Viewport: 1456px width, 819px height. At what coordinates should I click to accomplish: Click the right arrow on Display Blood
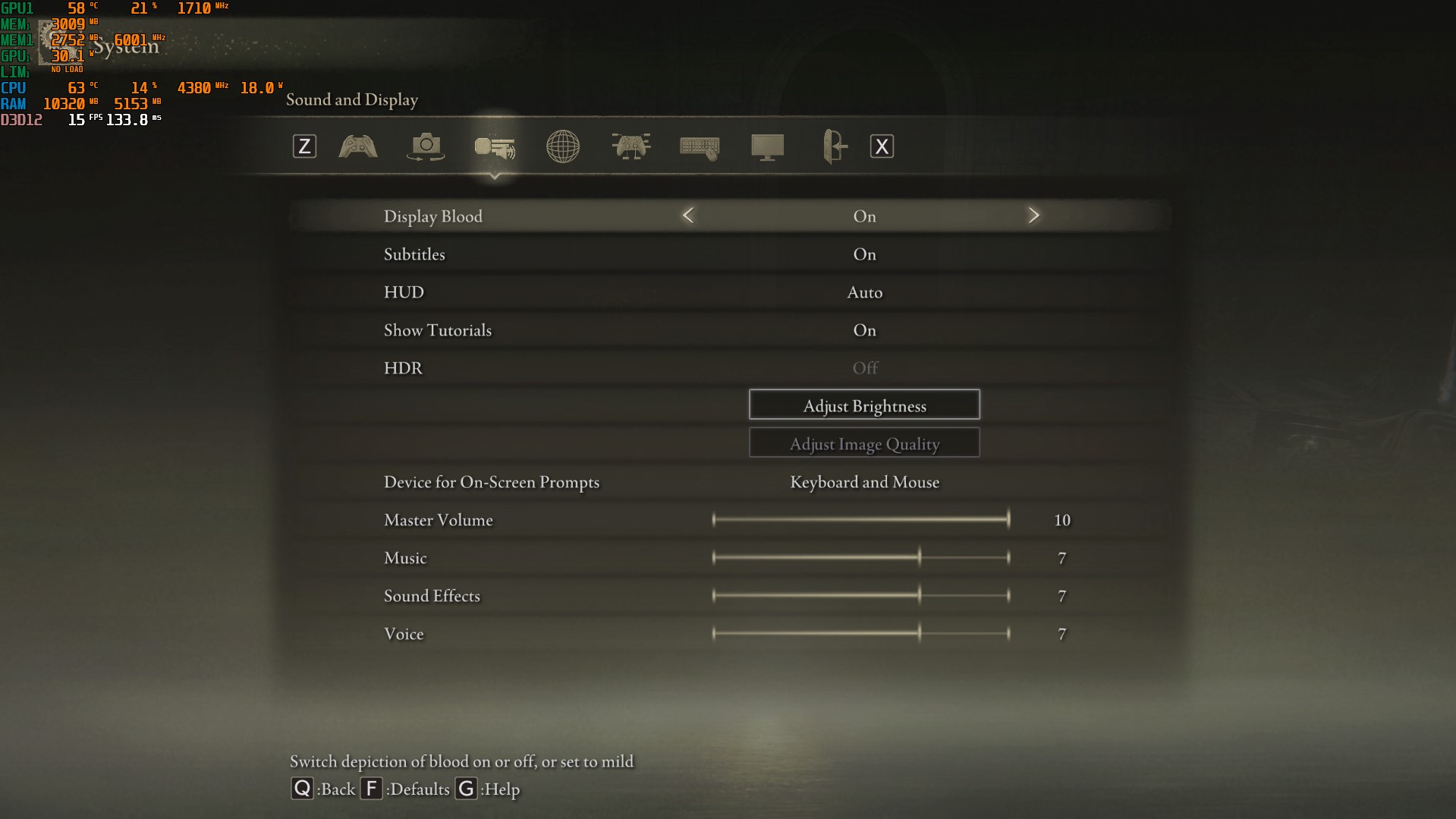coord(1033,216)
